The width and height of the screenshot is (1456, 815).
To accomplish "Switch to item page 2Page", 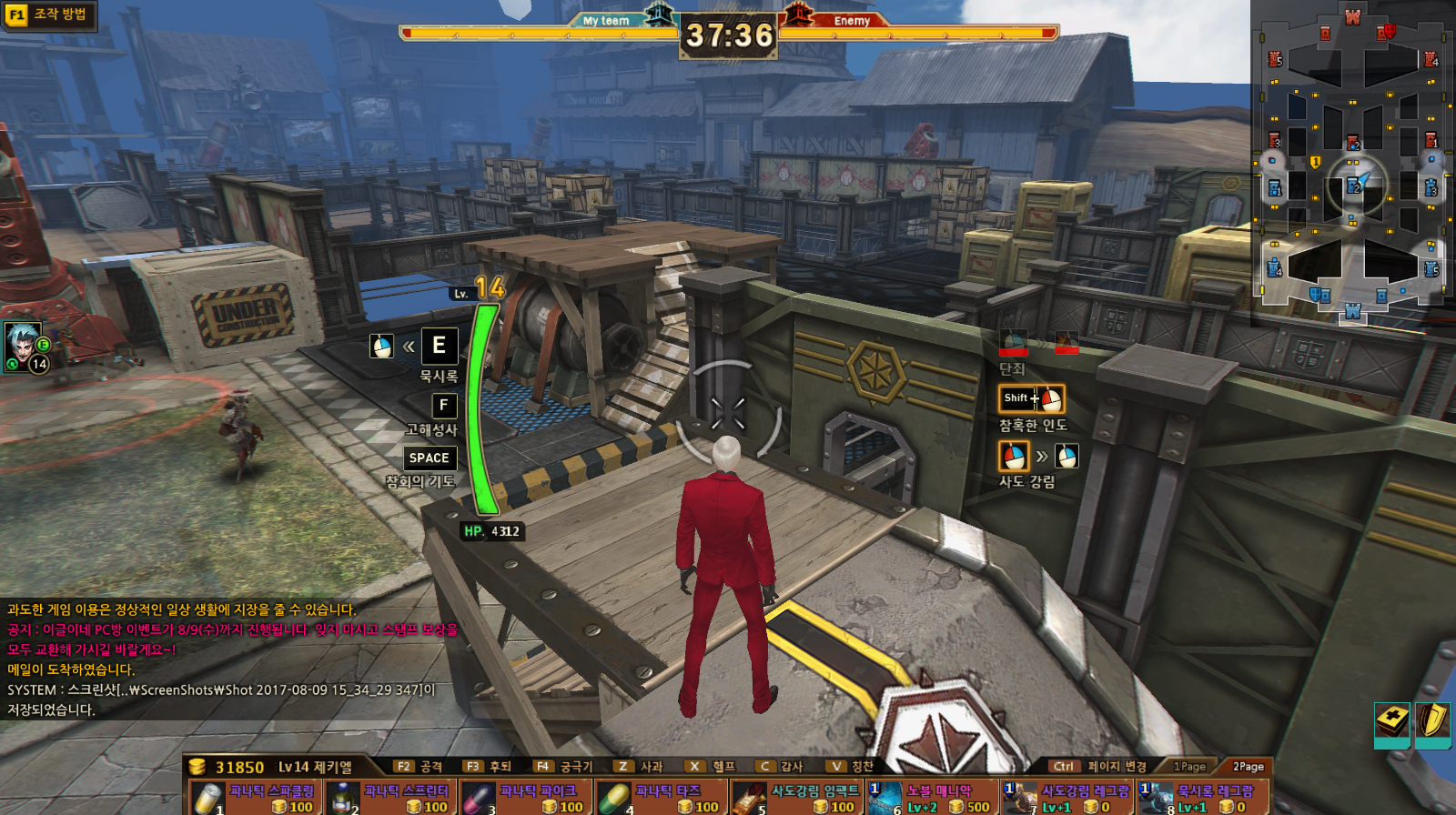I will coord(1248,767).
